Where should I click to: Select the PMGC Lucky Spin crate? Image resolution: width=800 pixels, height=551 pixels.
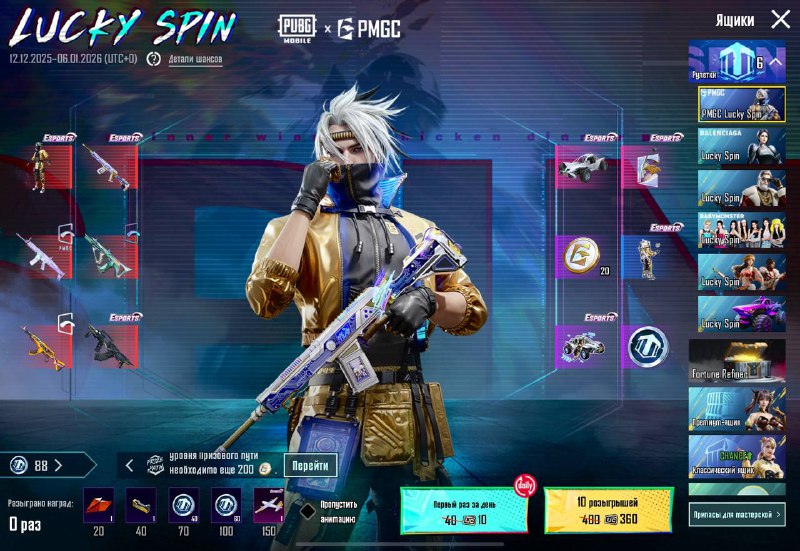click(741, 104)
